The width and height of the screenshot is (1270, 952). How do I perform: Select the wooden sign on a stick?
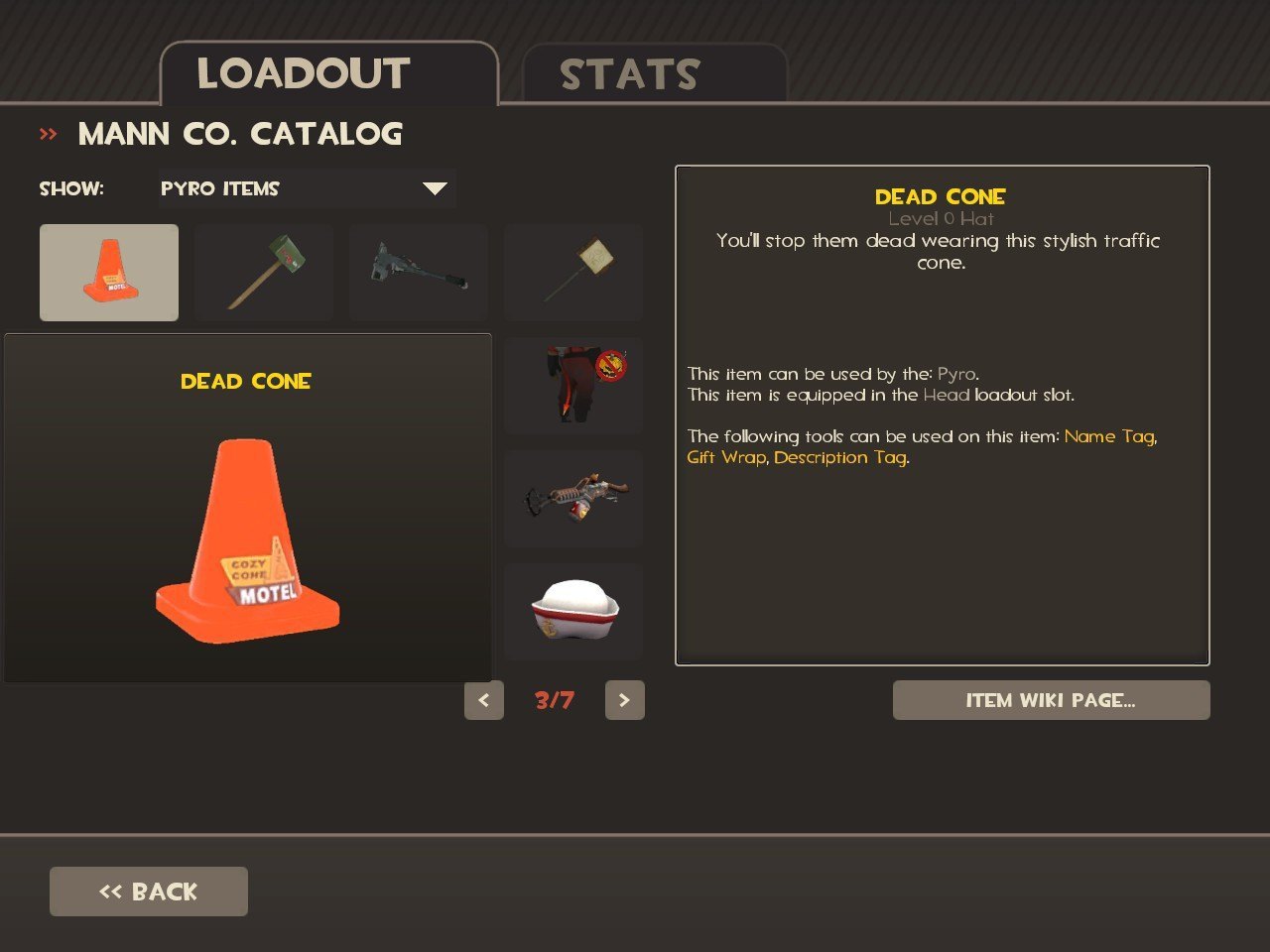(573, 273)
